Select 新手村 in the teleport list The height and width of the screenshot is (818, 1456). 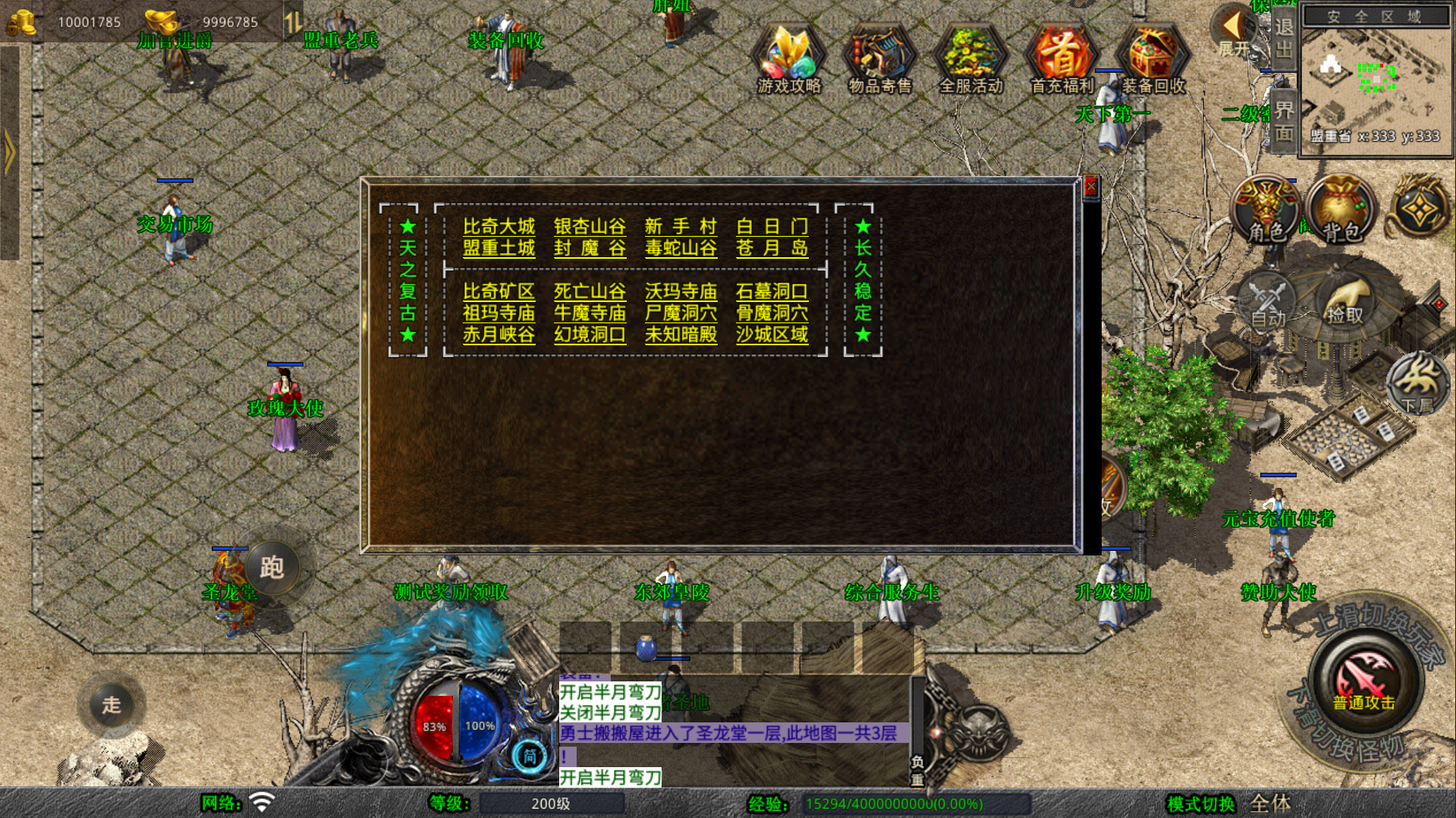point(681,226)
